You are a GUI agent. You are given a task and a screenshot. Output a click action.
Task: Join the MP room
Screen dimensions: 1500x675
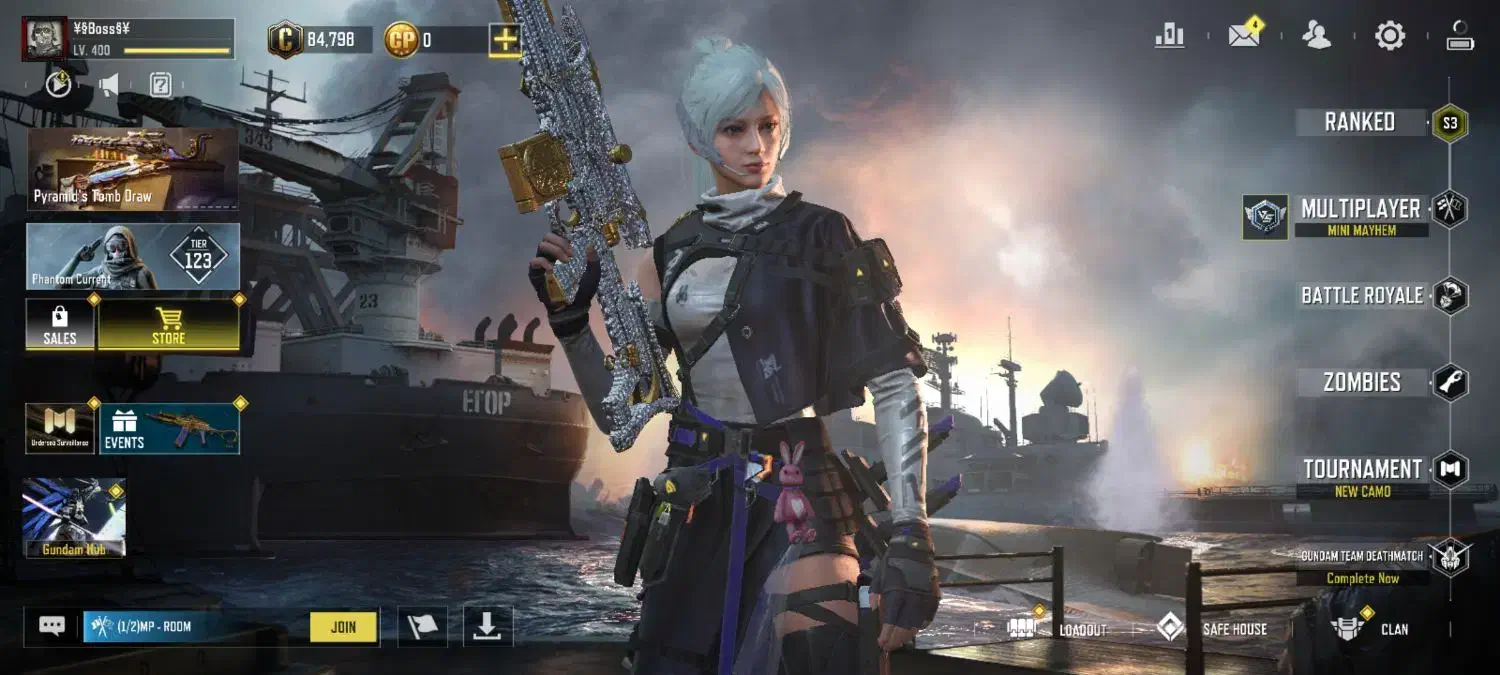343,627
